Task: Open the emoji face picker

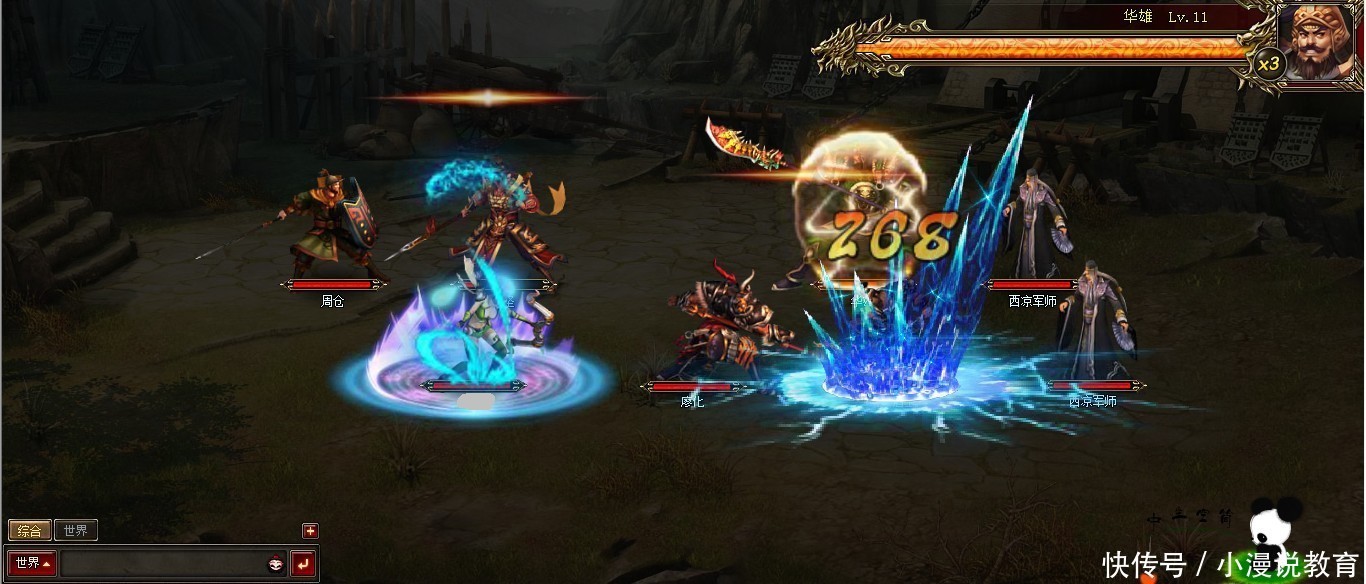Action: click(x=275, y=565)
